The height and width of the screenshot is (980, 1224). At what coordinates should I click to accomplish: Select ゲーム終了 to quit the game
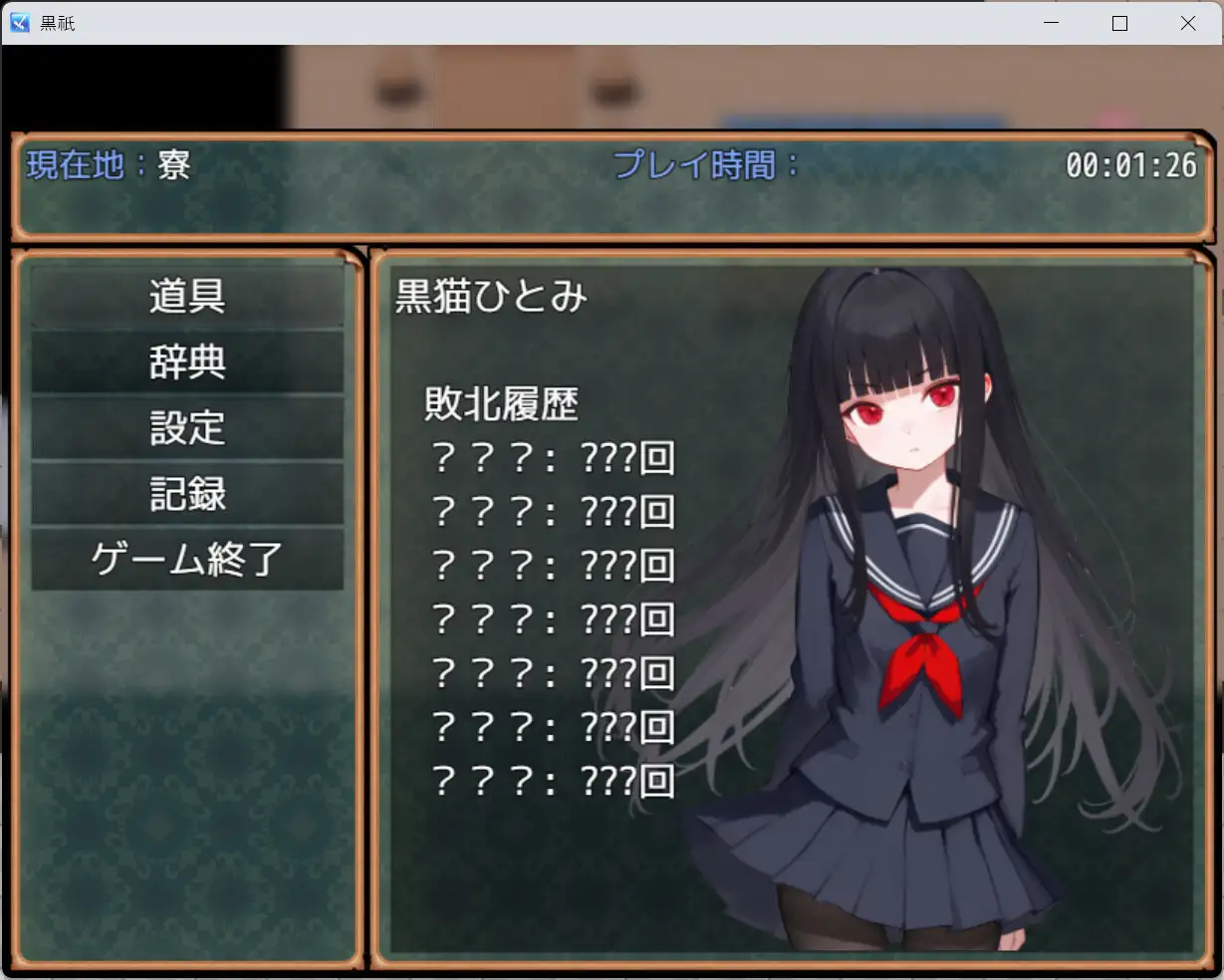click(187, 560)
